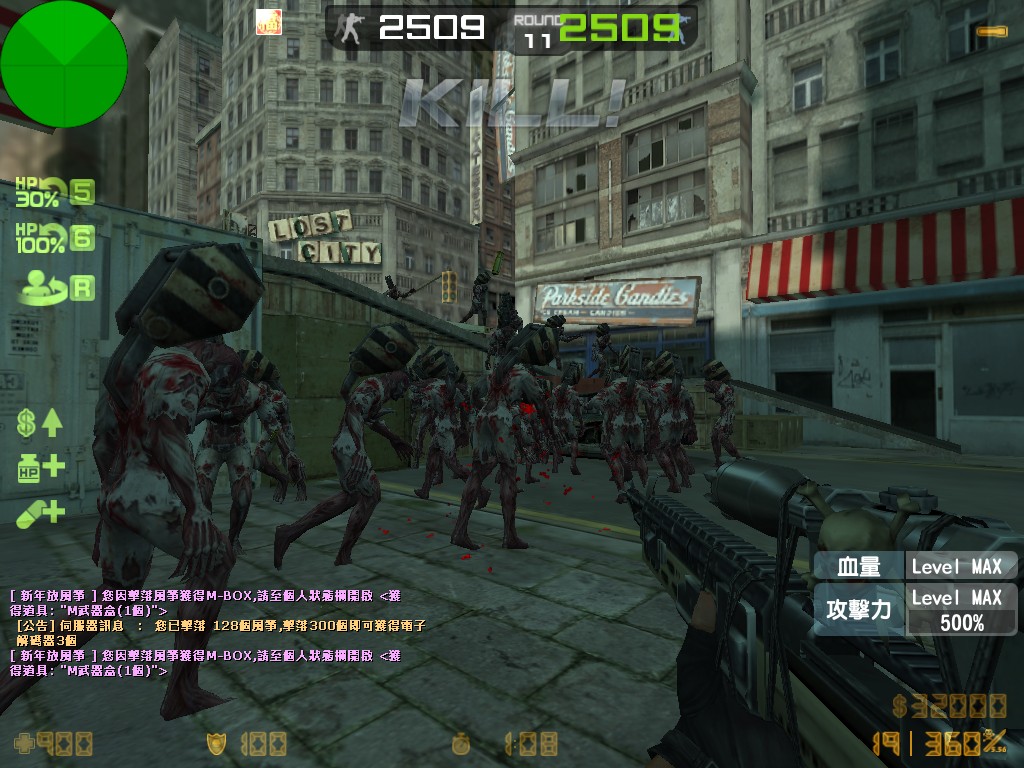The image size is (1024, 768).
Task: Select the HP plus upgrade icon
Action: click(40, 467)
